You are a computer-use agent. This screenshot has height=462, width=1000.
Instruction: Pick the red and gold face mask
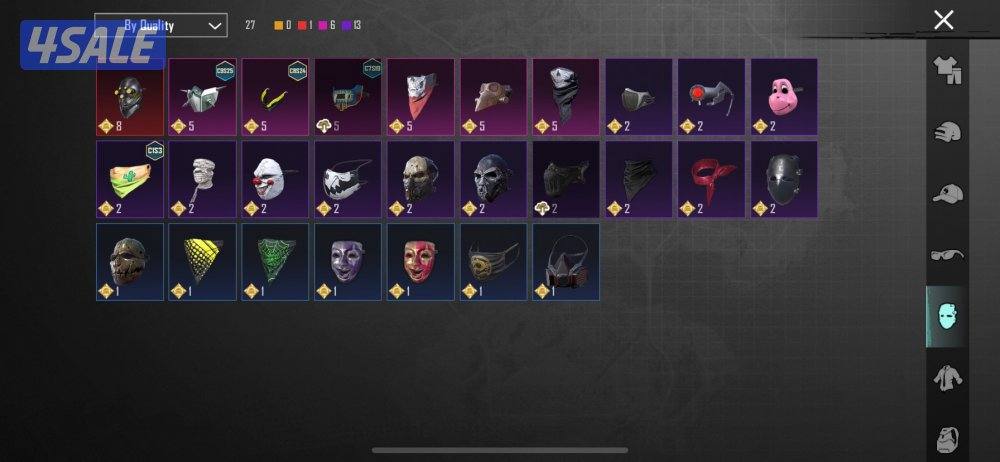pos(420,261)
